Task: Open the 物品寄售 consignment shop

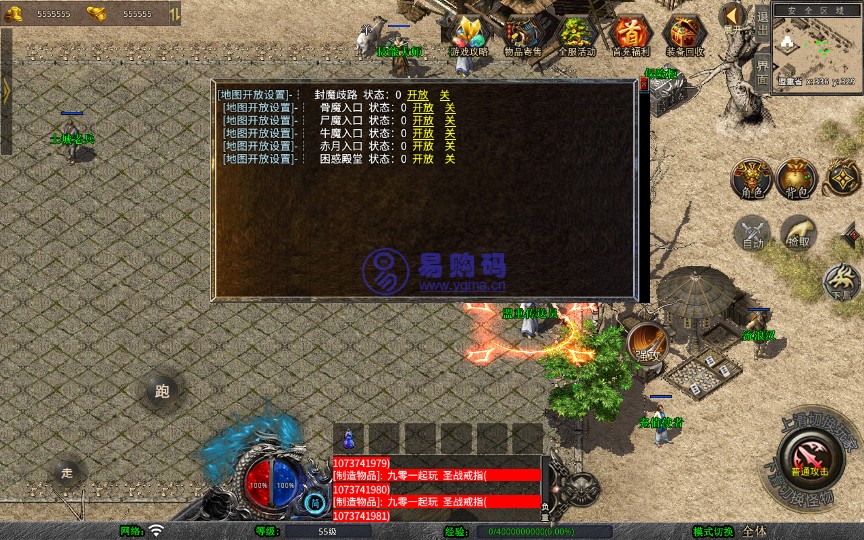Action: click(522, 35)
